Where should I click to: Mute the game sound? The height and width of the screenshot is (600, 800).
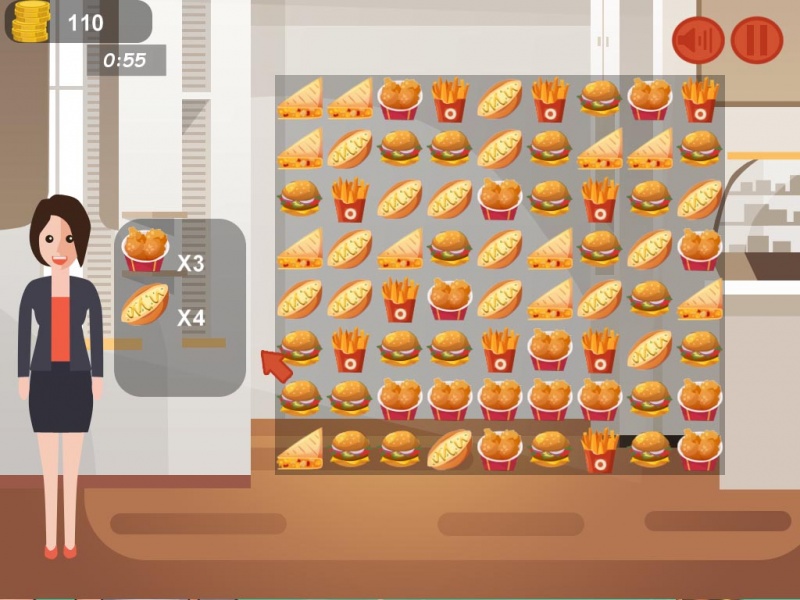coord(698,40)
